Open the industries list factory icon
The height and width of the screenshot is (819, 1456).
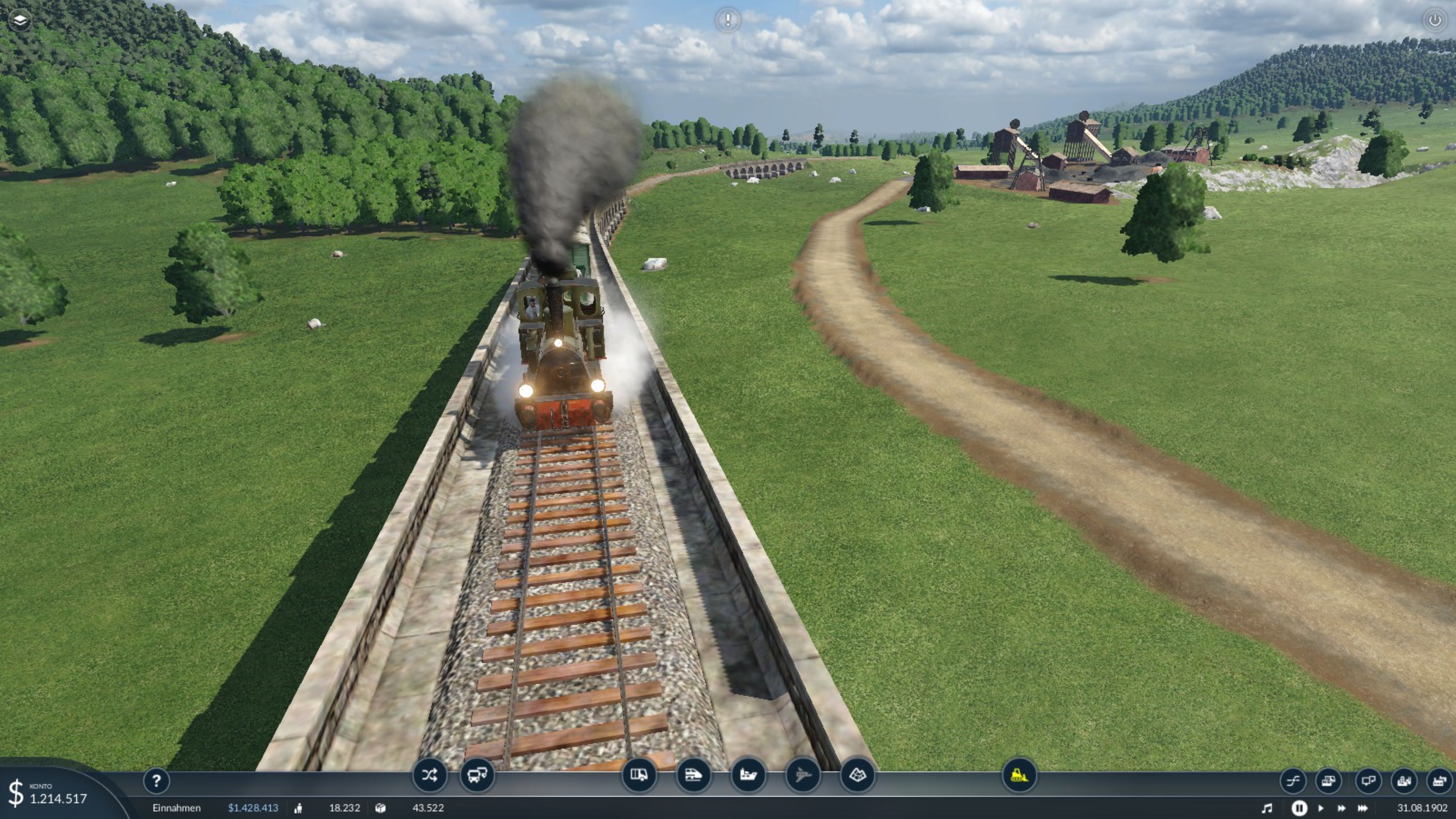pyautogui.click(x=1439, y=781)
